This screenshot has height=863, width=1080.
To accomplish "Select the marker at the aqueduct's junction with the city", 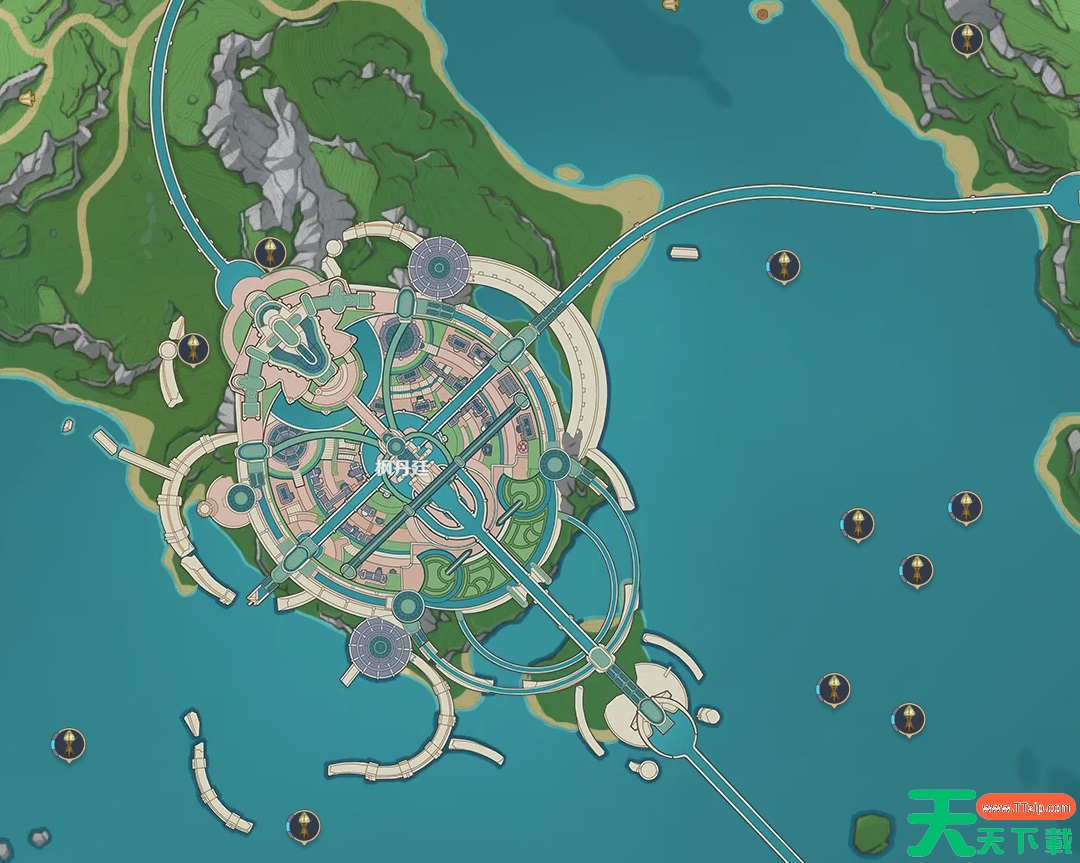I will pos(266,253).
